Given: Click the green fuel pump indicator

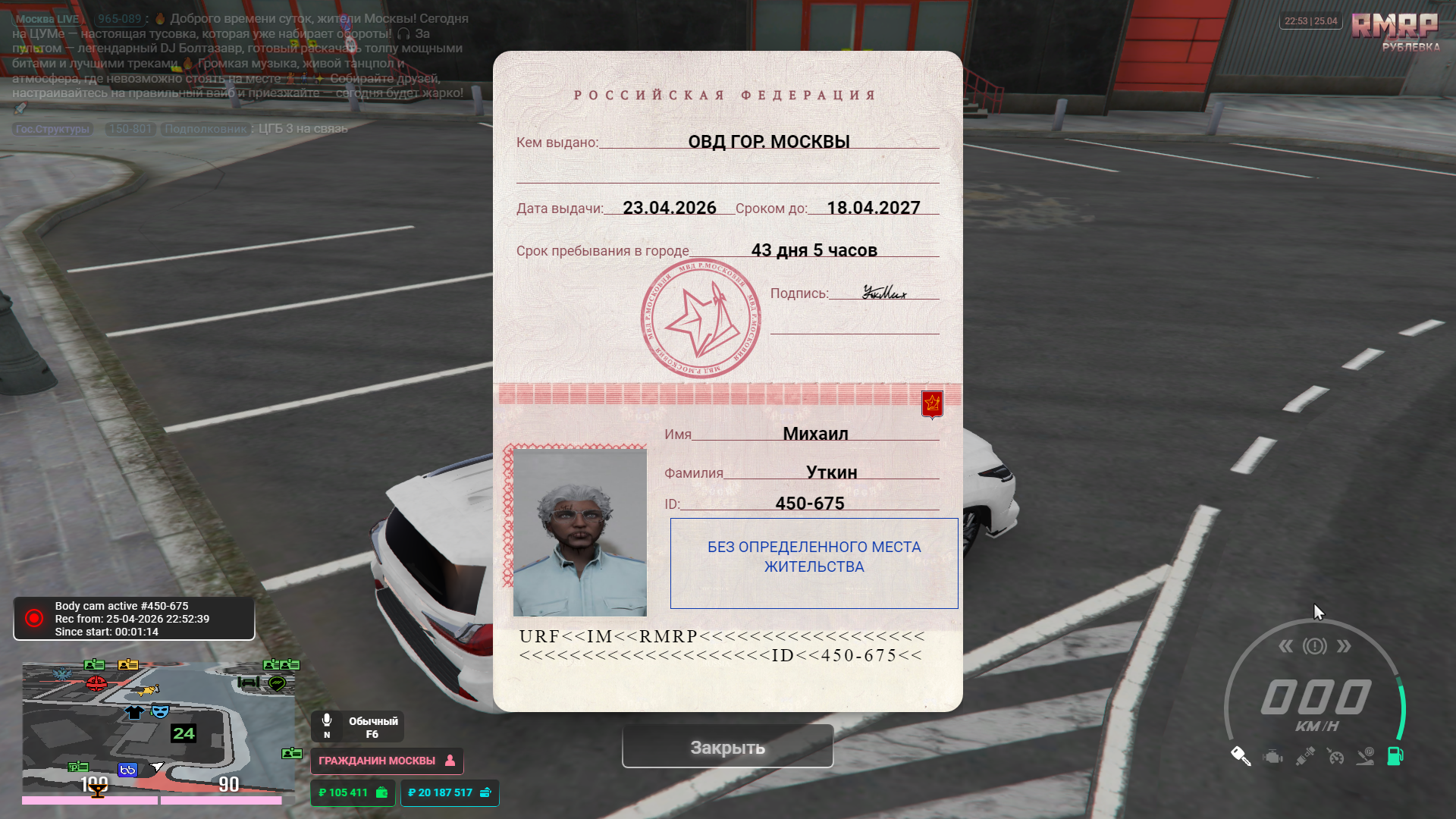Looking at the screenshot, I should click(1395, 756).
